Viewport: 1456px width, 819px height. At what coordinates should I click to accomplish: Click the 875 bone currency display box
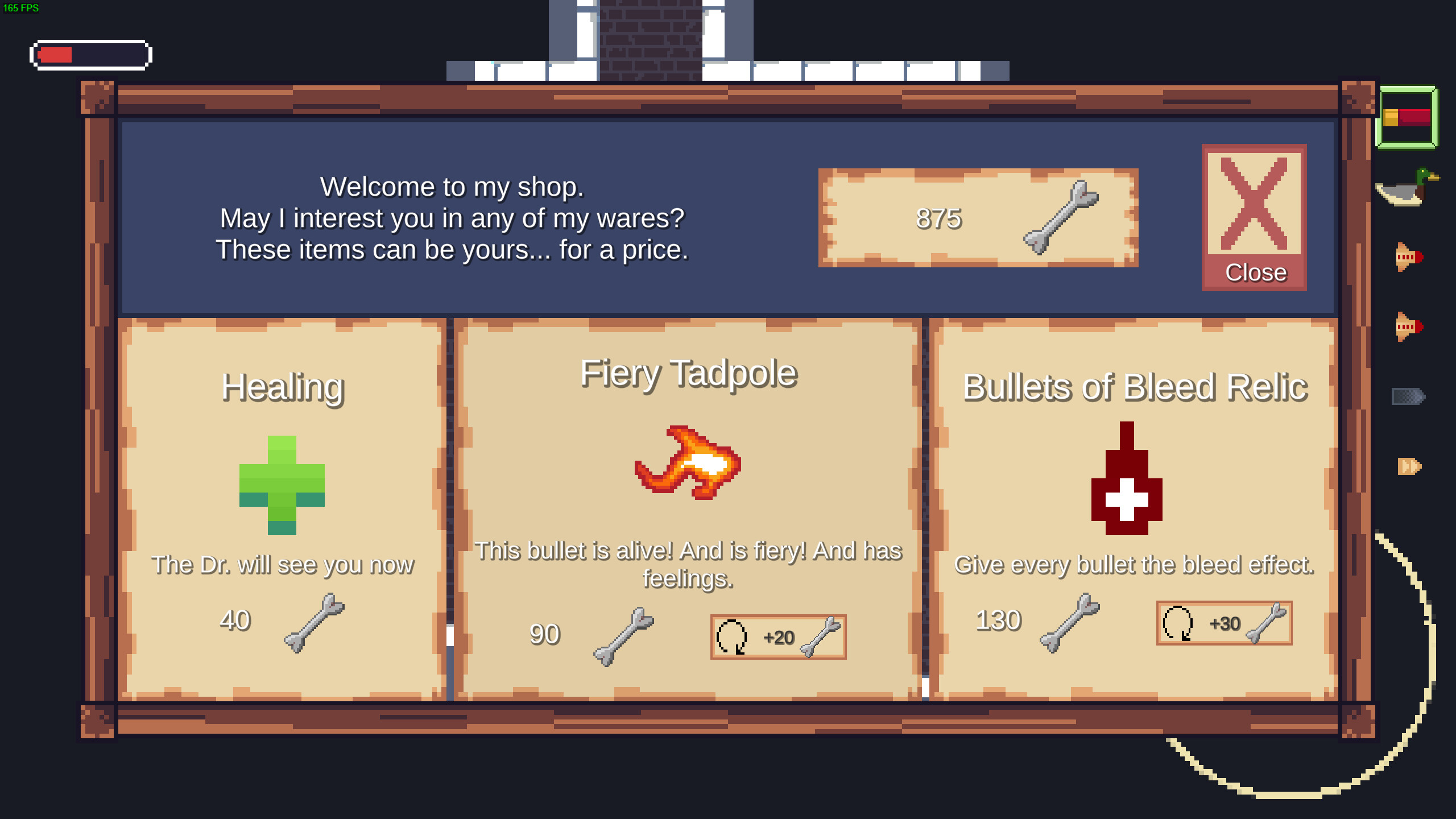[x=978, y=219]
